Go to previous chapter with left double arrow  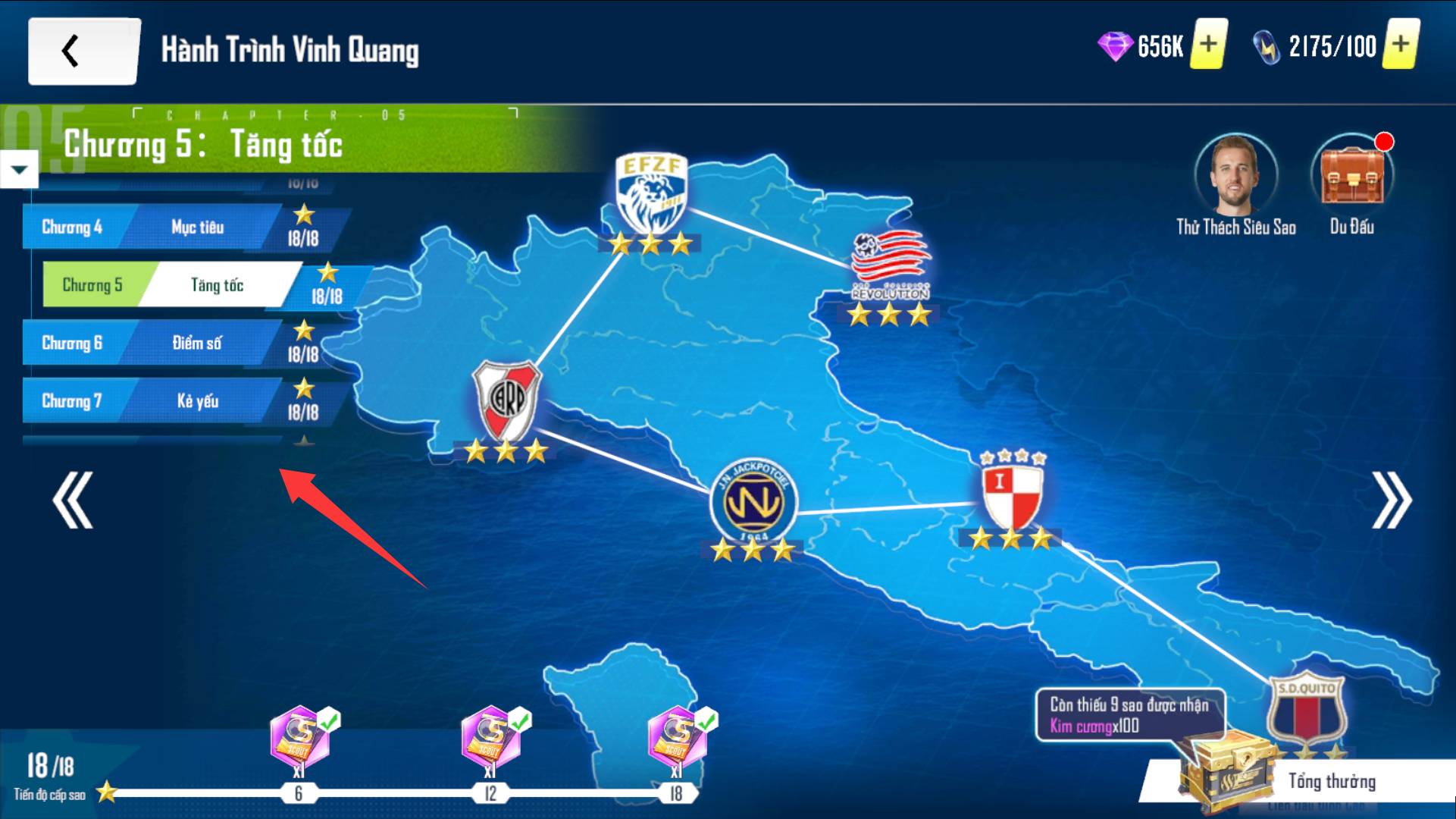[73, 500]
